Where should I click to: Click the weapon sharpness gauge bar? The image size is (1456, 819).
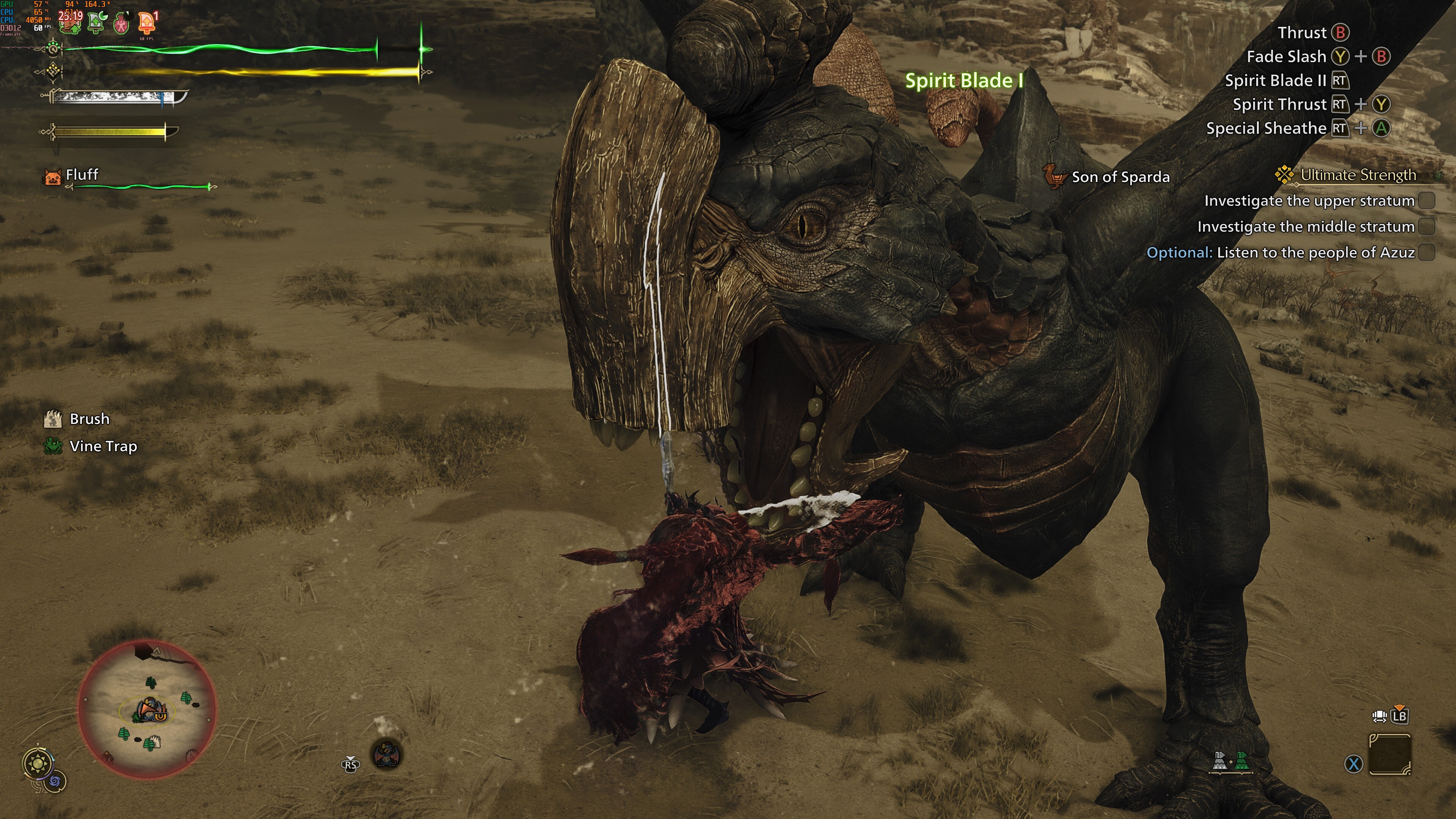116,98
